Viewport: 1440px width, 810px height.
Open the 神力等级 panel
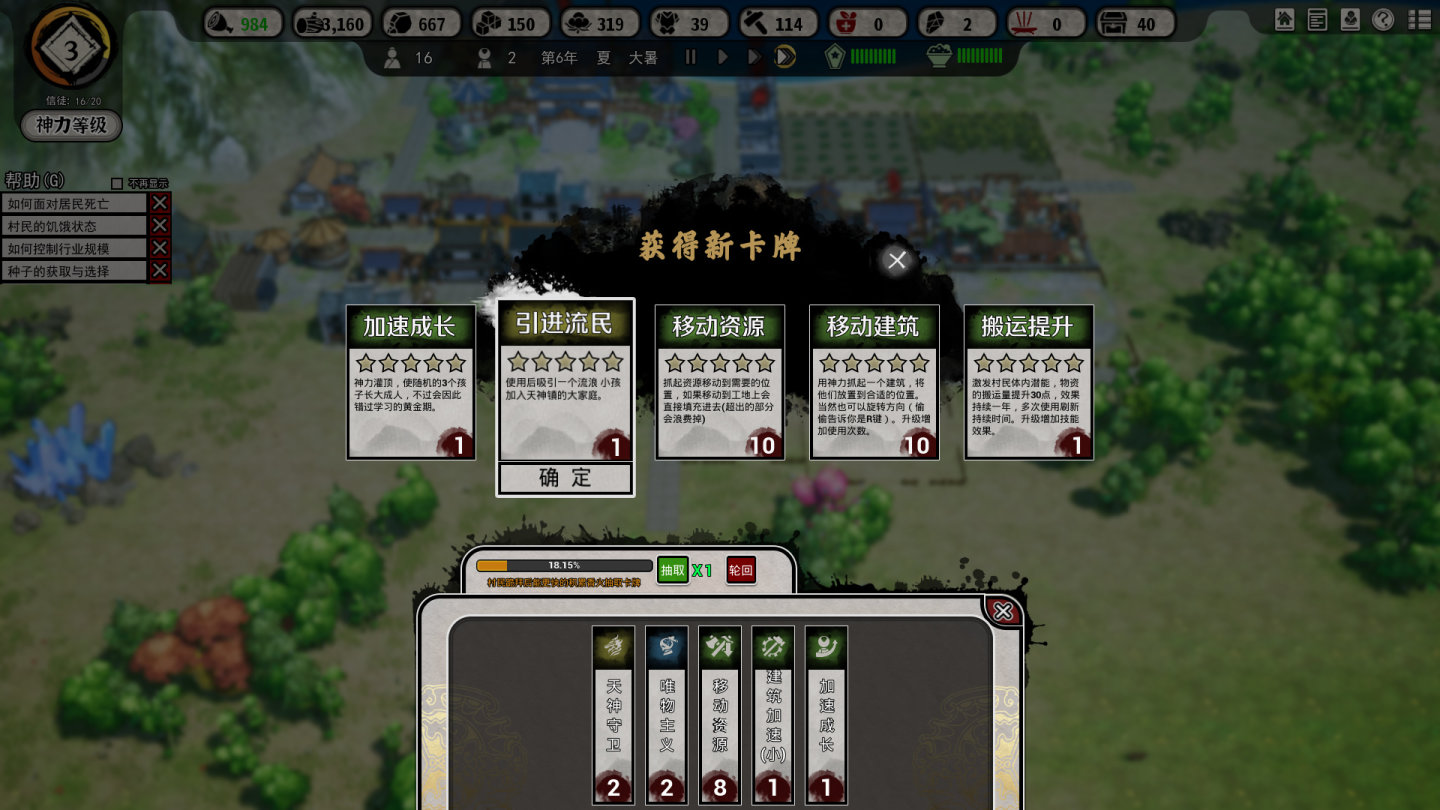71,125
